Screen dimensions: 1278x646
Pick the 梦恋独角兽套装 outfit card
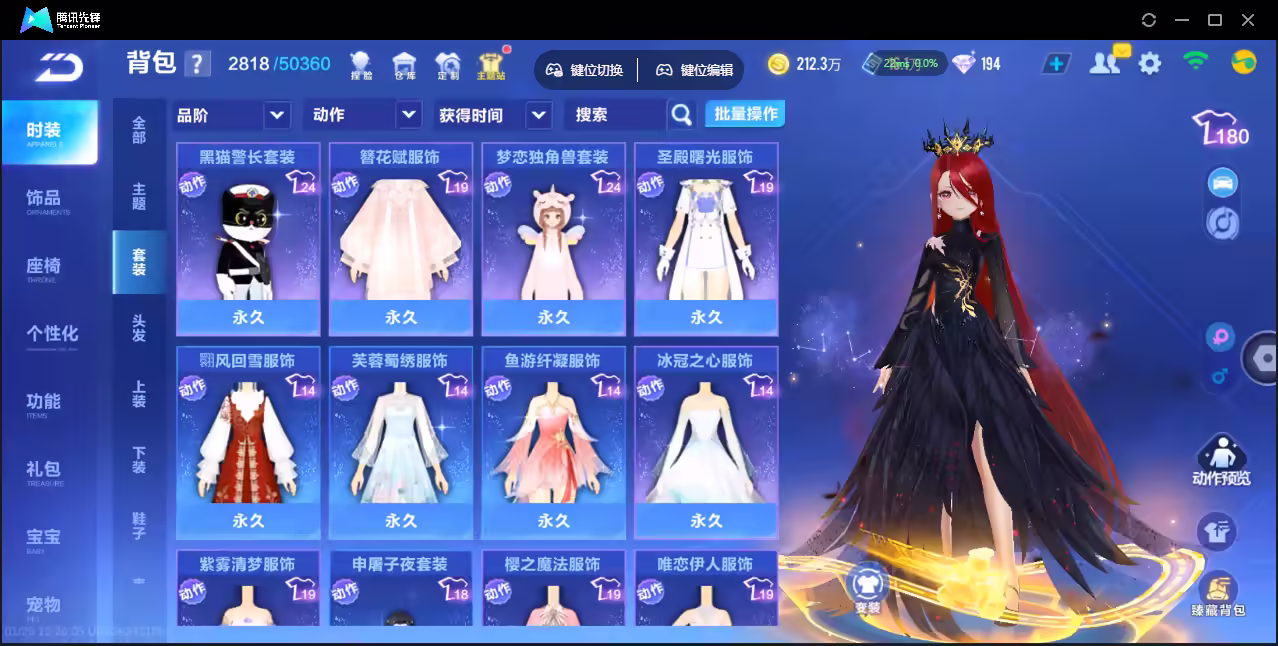[x=553, y=238]
